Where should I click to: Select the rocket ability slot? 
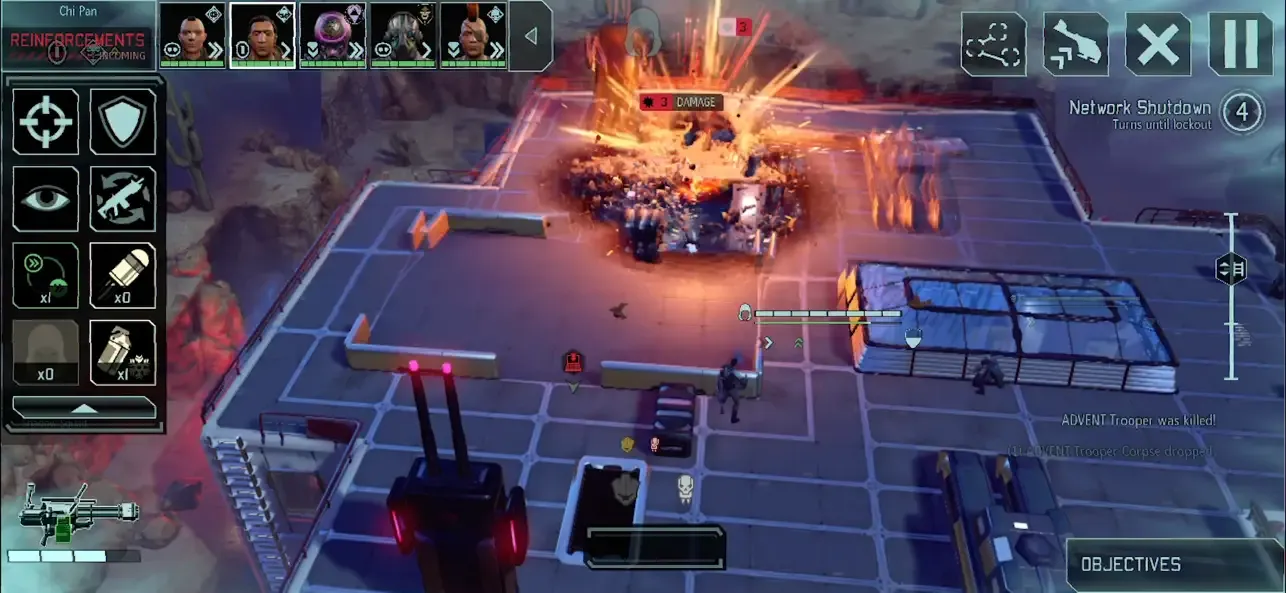(x=123, y=275)
